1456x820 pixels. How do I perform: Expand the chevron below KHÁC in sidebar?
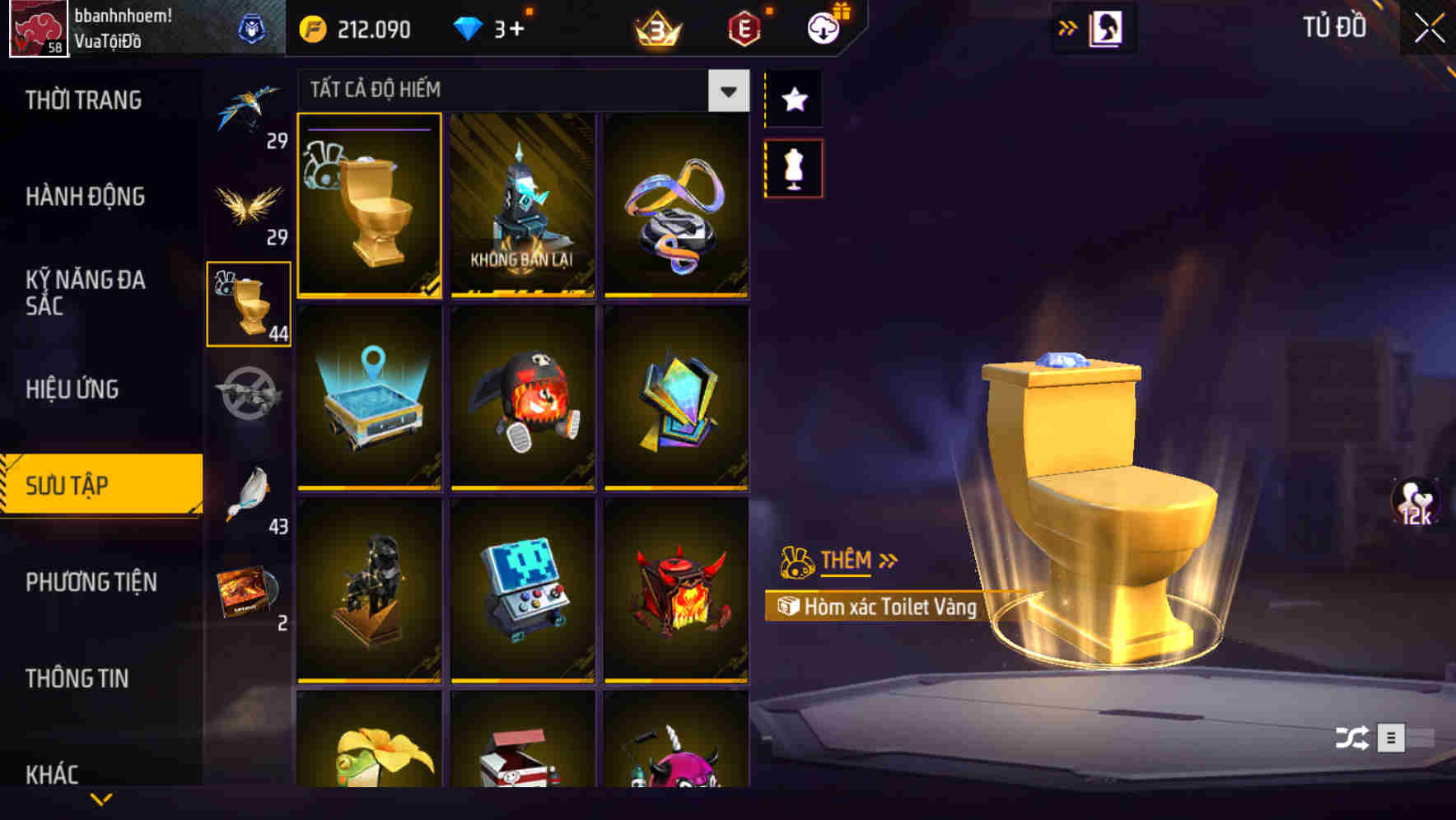click(101, 798)
